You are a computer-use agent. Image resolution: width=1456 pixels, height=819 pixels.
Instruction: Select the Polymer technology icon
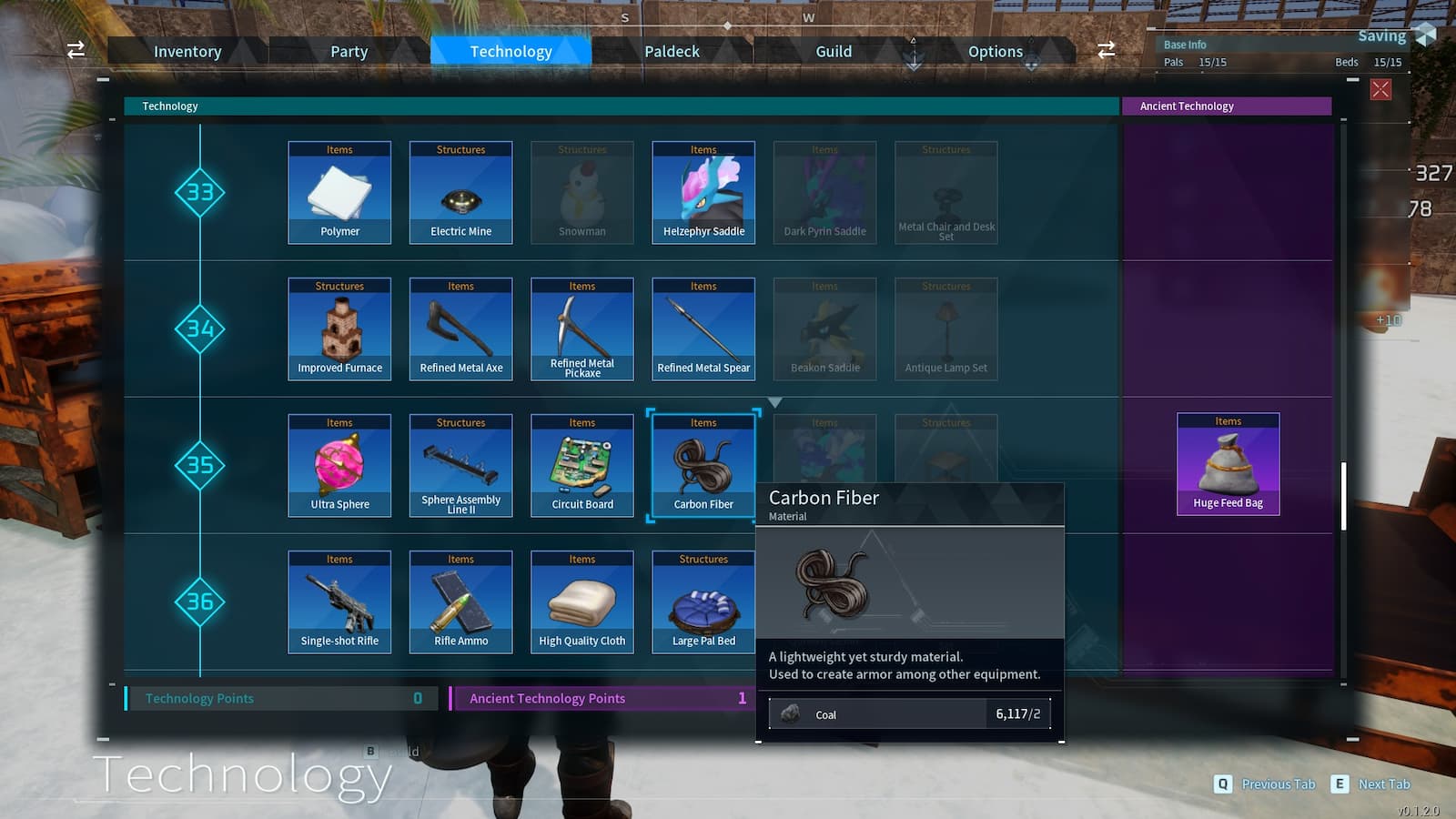click(339, 191)
